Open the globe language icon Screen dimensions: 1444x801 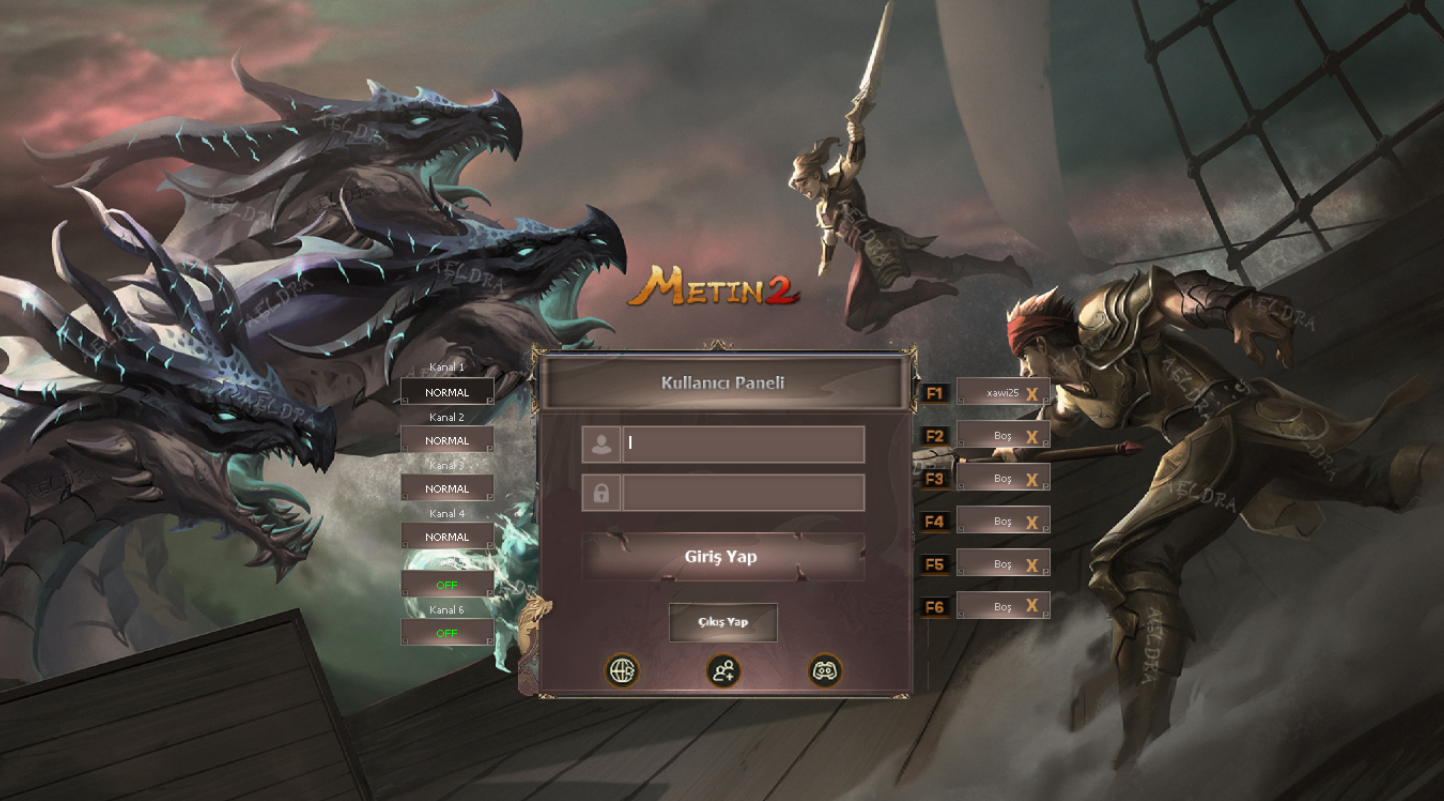[x=622, y=670]
